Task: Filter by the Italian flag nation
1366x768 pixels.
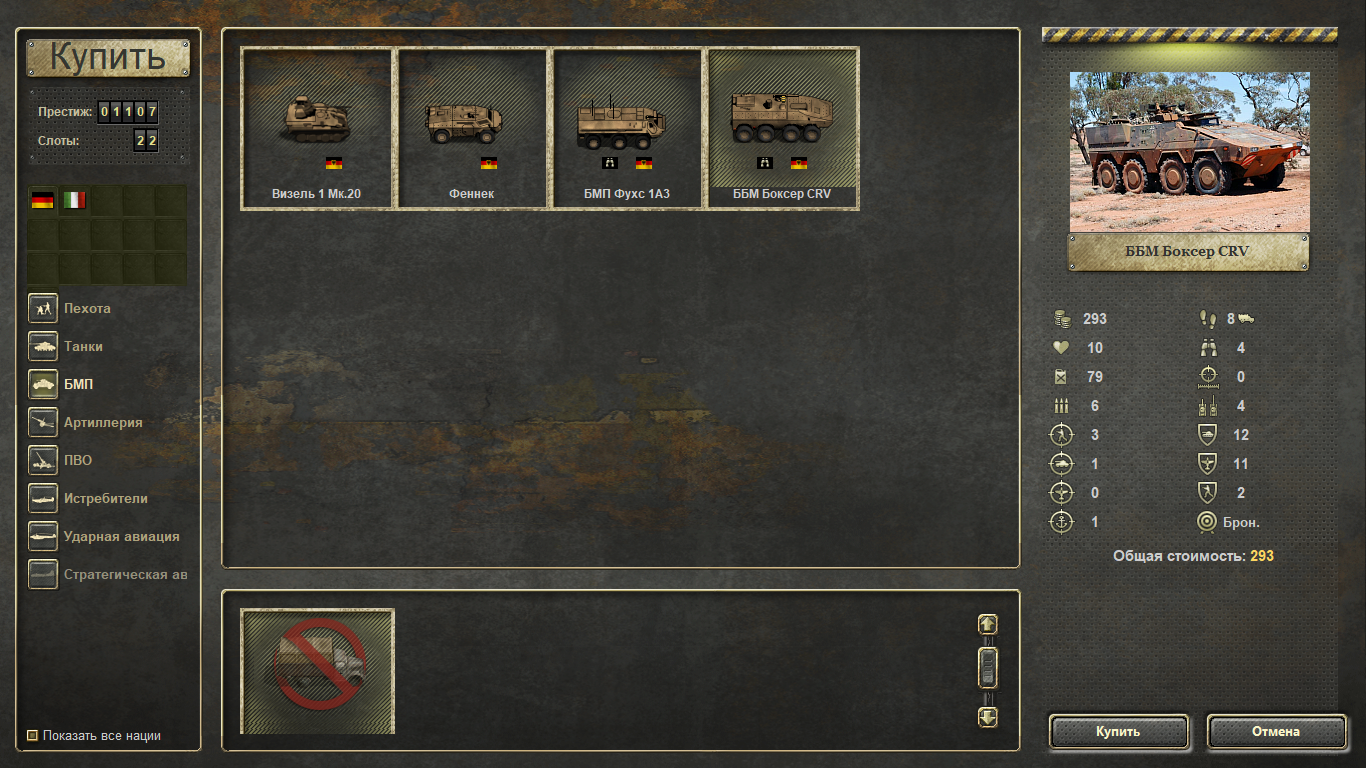Action: tap(75, 201)
